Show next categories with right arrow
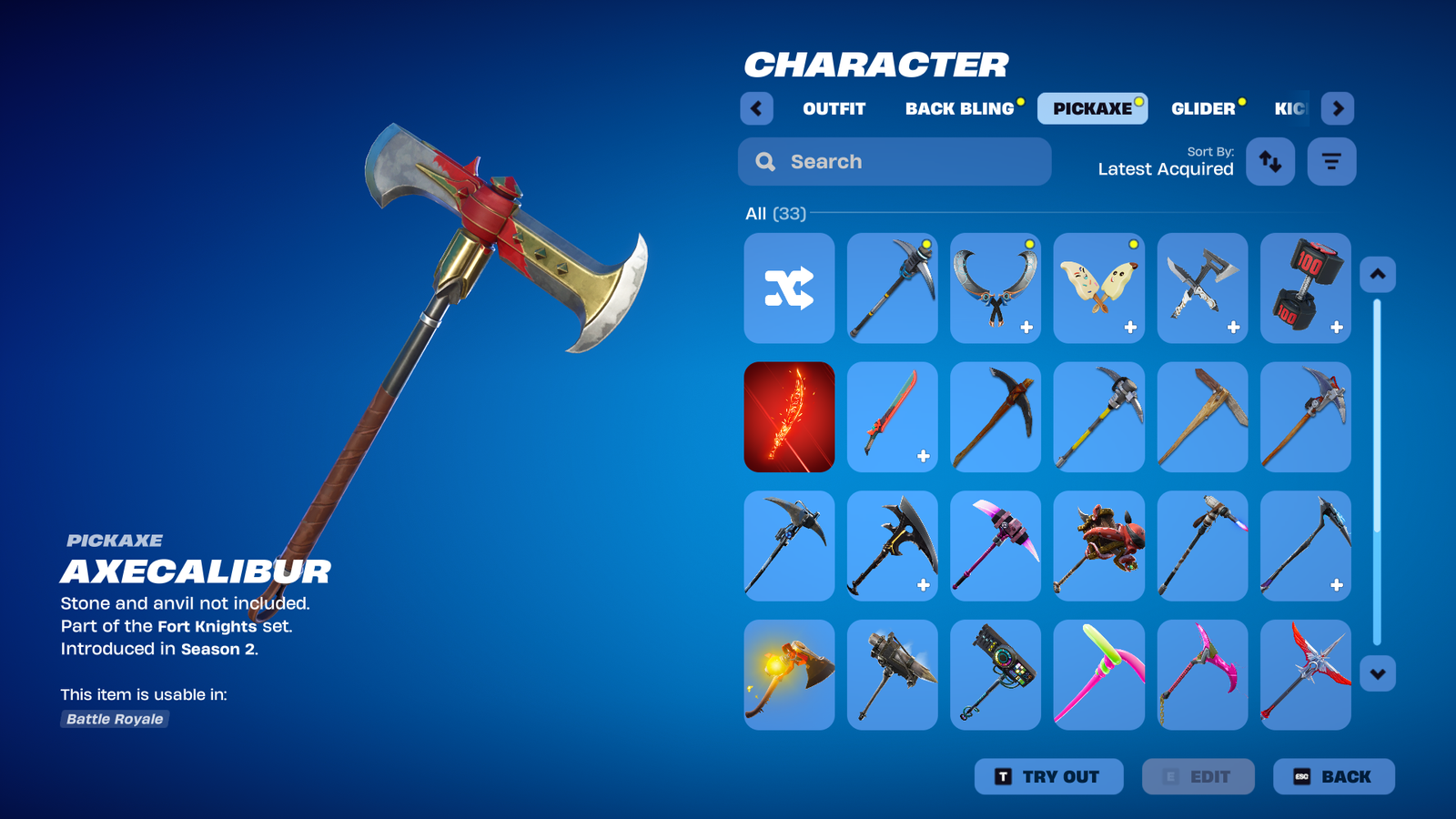 point(1337,108)
